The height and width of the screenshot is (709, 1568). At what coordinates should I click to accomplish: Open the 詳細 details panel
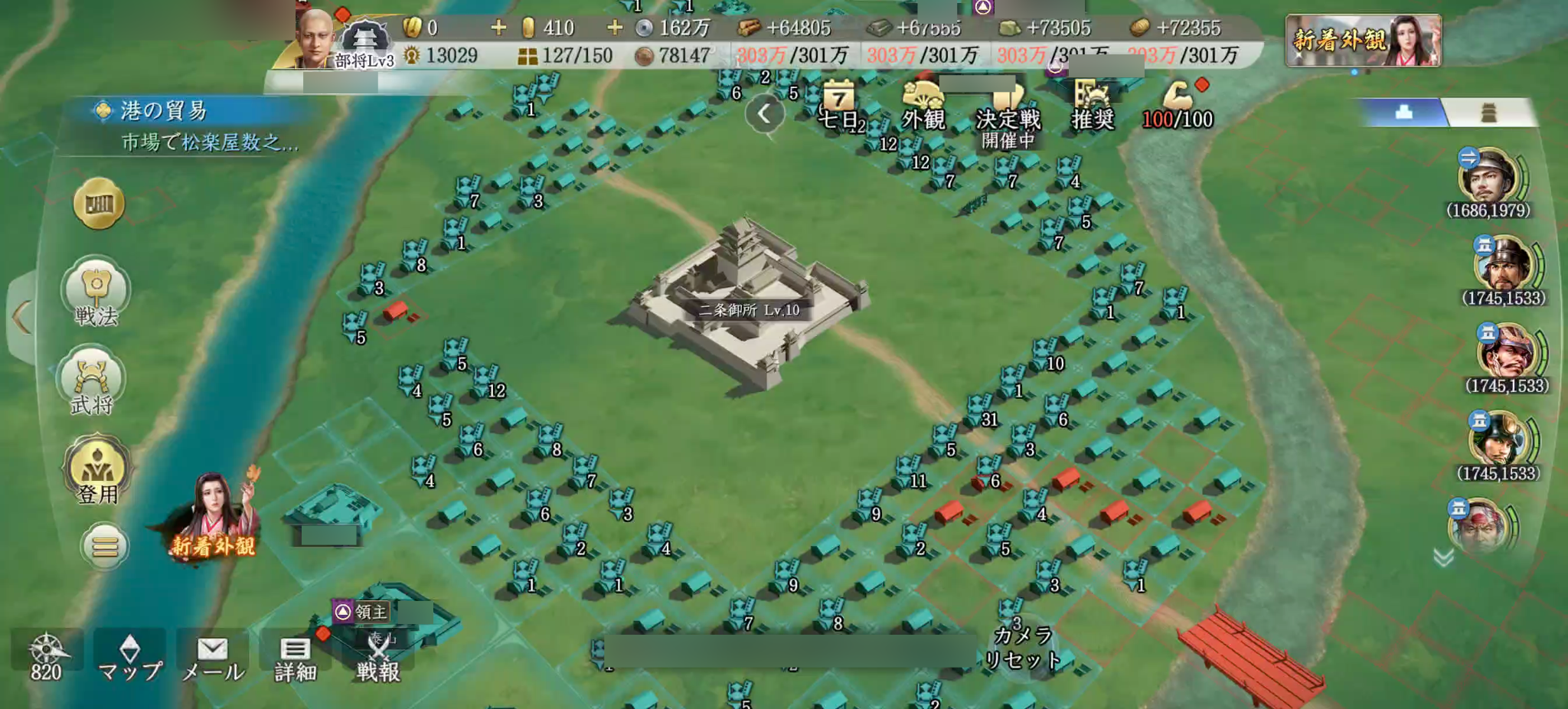click(x=295, y=658)
